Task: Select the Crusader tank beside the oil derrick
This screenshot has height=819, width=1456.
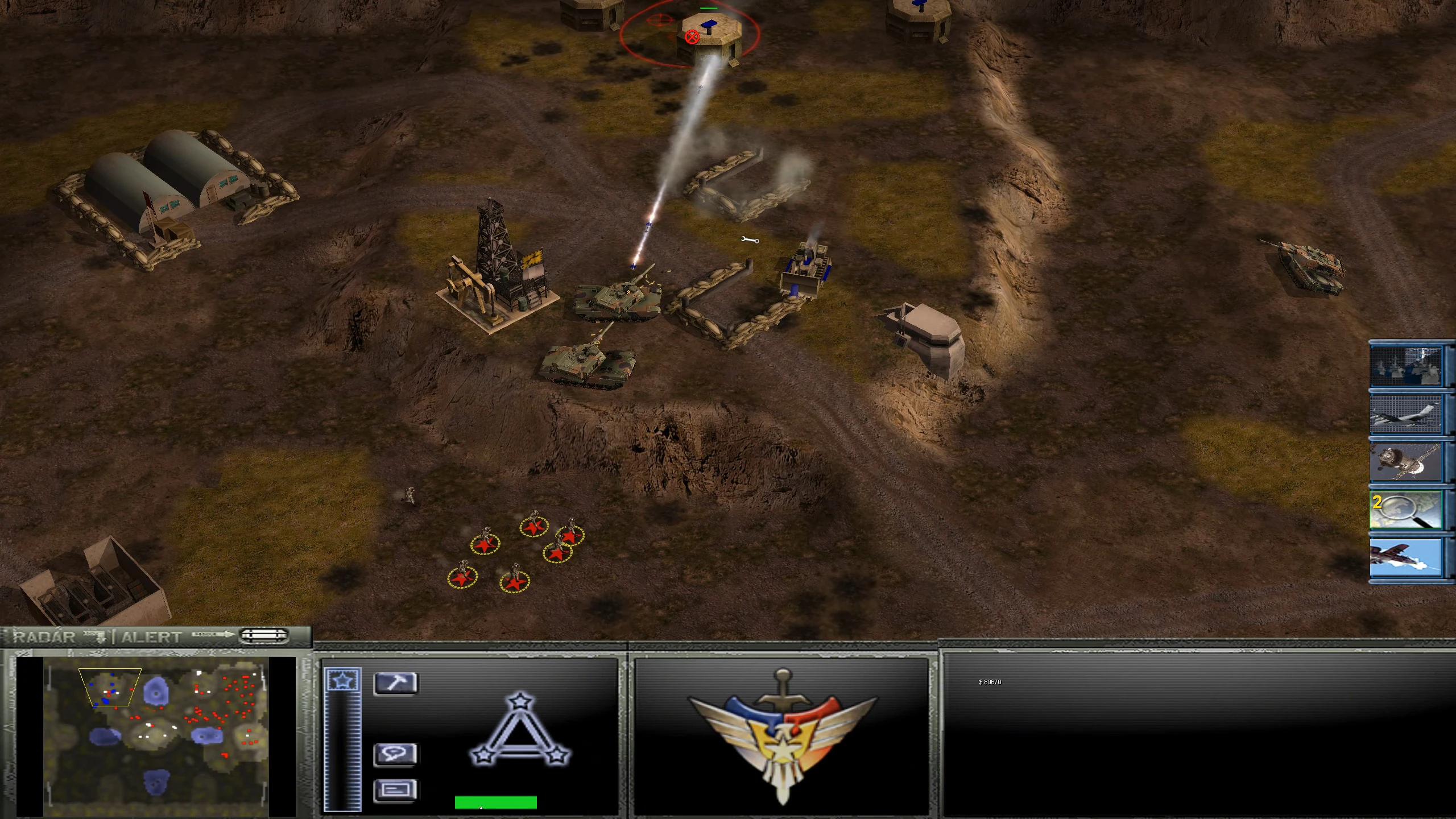Action: tap(614, 301)
